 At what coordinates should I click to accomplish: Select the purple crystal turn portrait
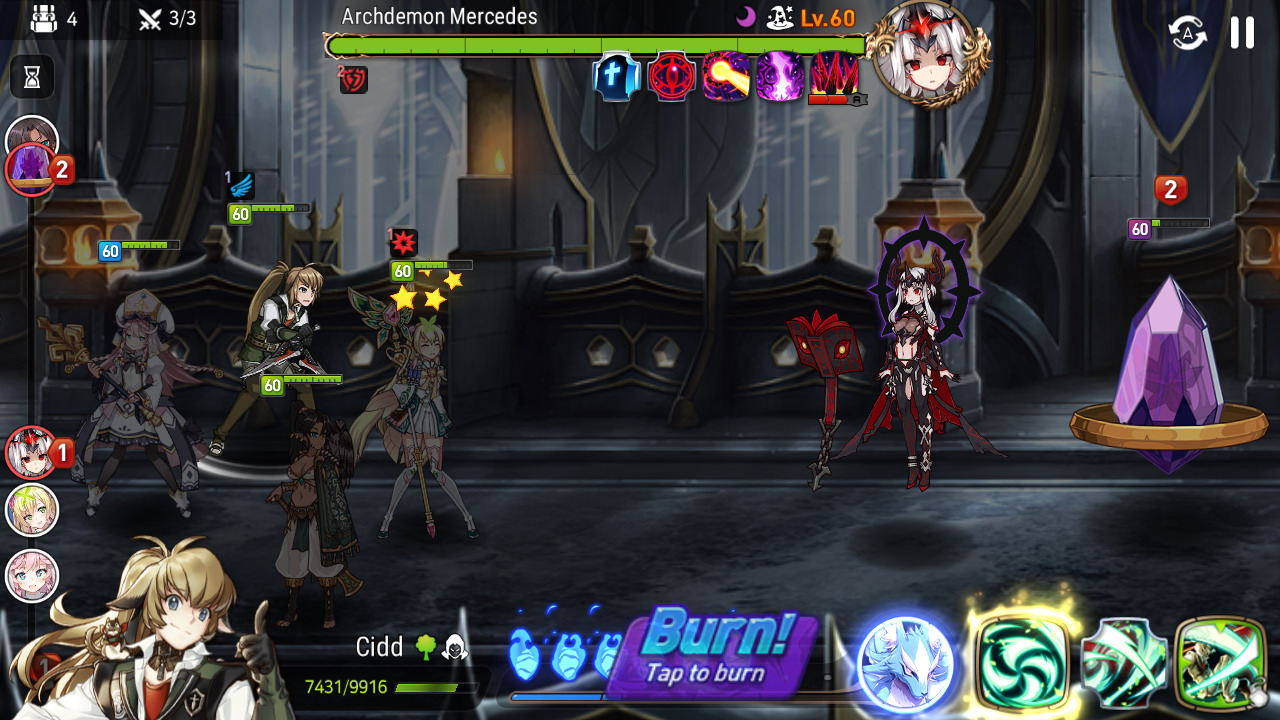coord(32,168)
